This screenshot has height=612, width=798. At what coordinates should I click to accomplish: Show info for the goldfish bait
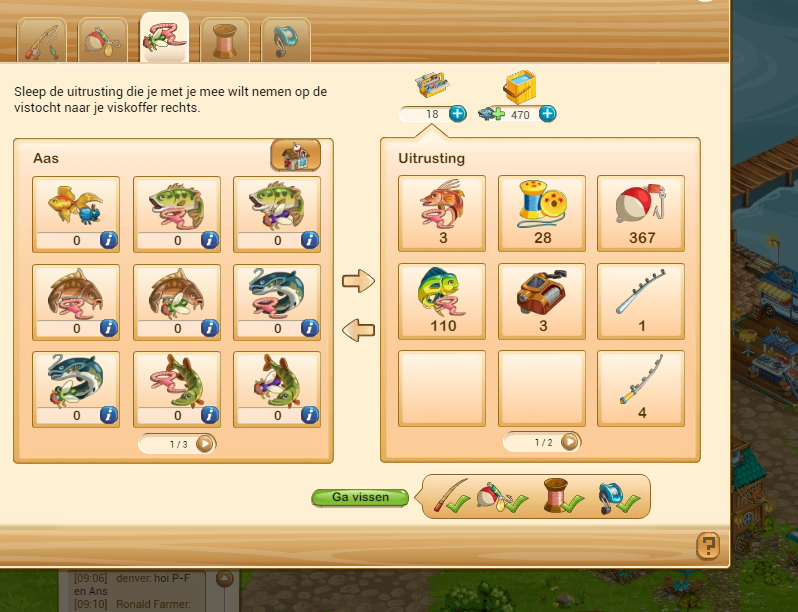pyautogui.click(x=109, y=240)
